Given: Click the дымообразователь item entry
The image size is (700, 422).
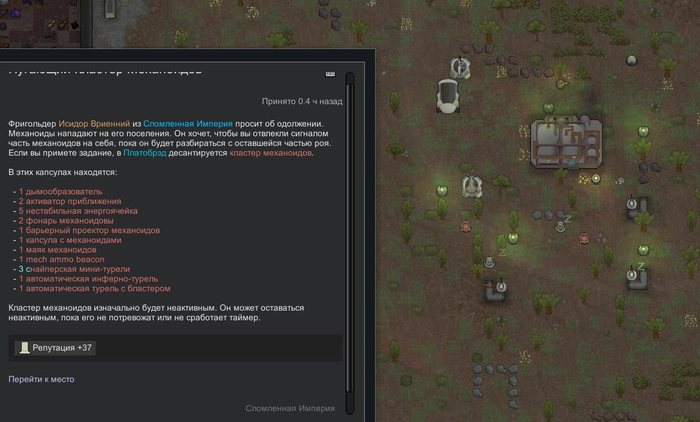Looking at the screenshot, I should pos(64,191).
